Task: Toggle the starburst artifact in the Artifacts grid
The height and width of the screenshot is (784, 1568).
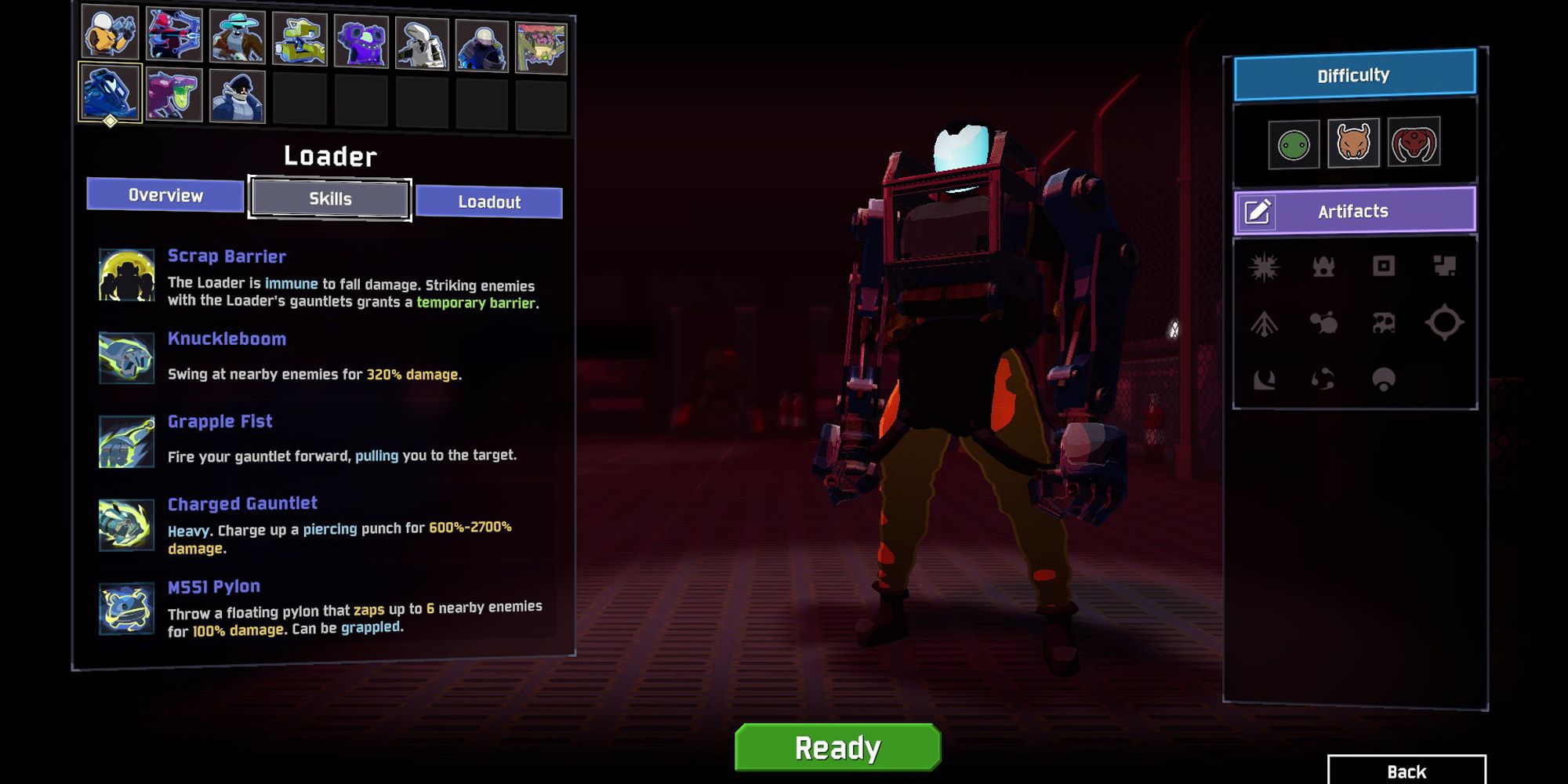Action: [x=1265, y=267]
